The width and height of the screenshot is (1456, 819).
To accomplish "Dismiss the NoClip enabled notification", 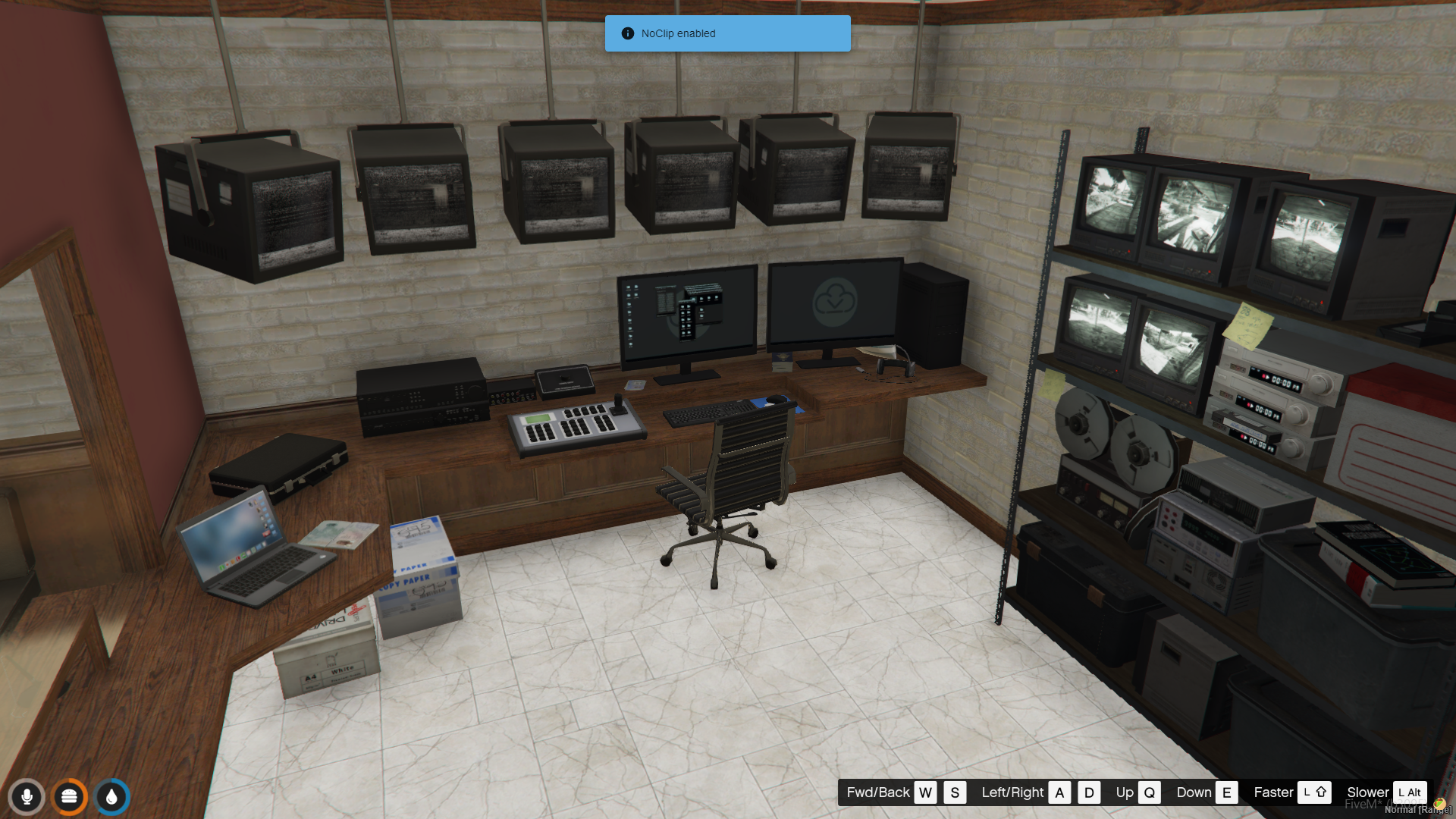I will (726, 33).
